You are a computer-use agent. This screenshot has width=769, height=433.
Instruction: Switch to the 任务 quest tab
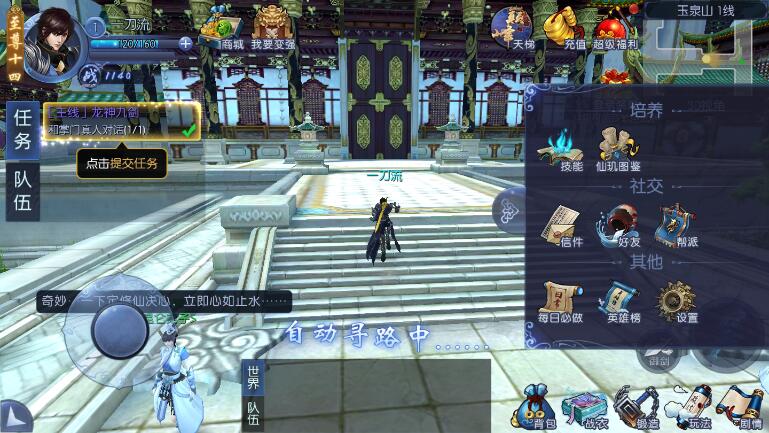pos(22,128)
